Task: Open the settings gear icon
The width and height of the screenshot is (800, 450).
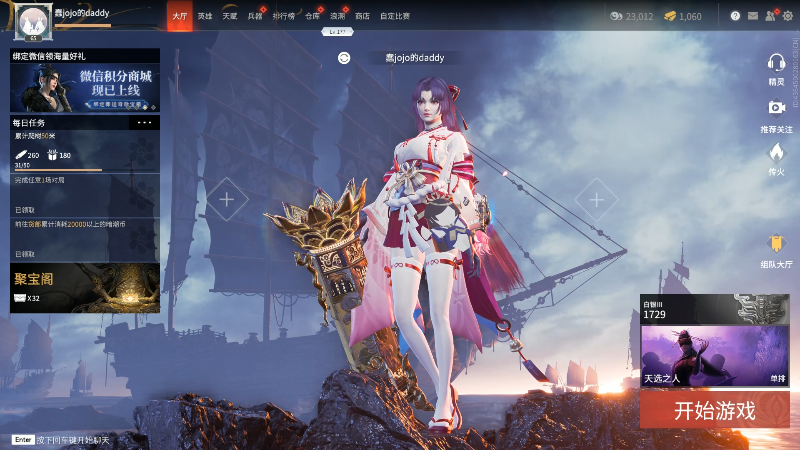Action: coord(787,16)
